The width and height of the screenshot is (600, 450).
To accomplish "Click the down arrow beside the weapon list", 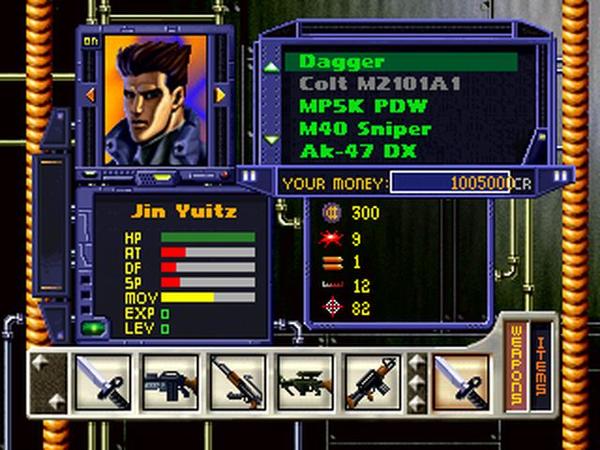I will [270, 139].
